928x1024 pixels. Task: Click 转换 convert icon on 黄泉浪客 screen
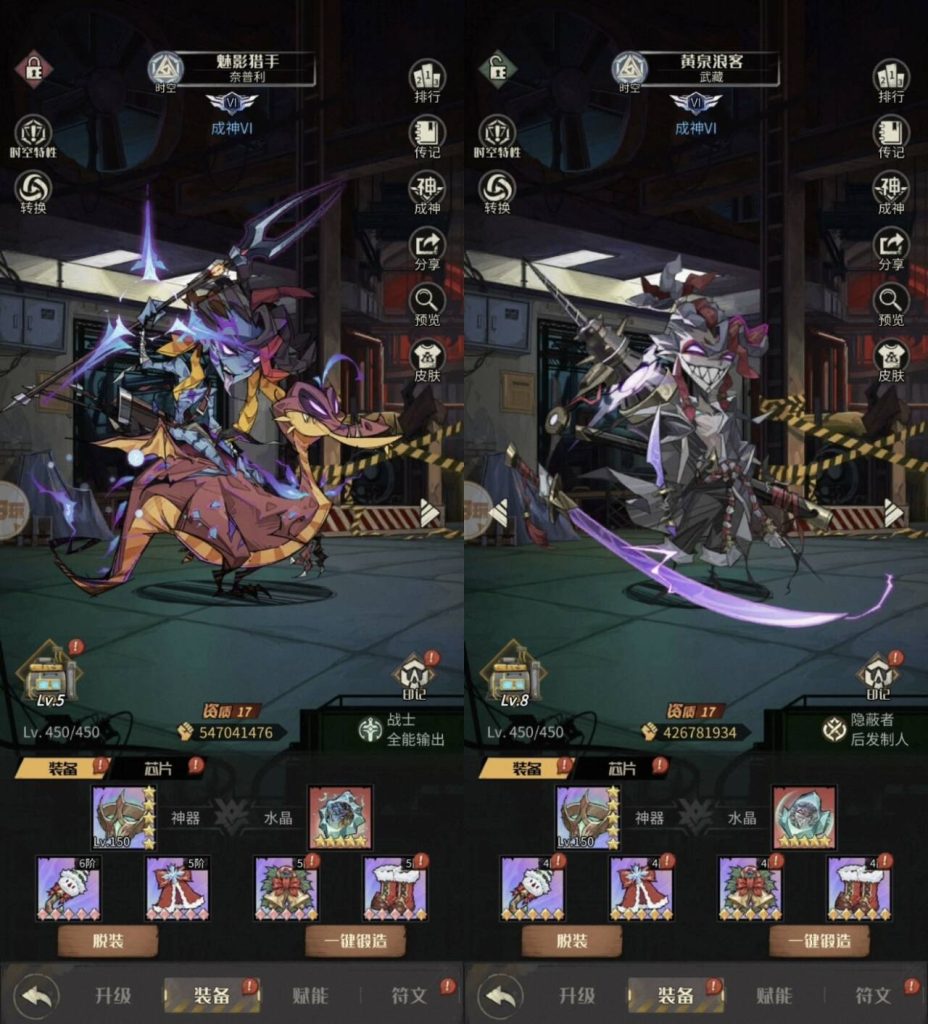point(497,190)
